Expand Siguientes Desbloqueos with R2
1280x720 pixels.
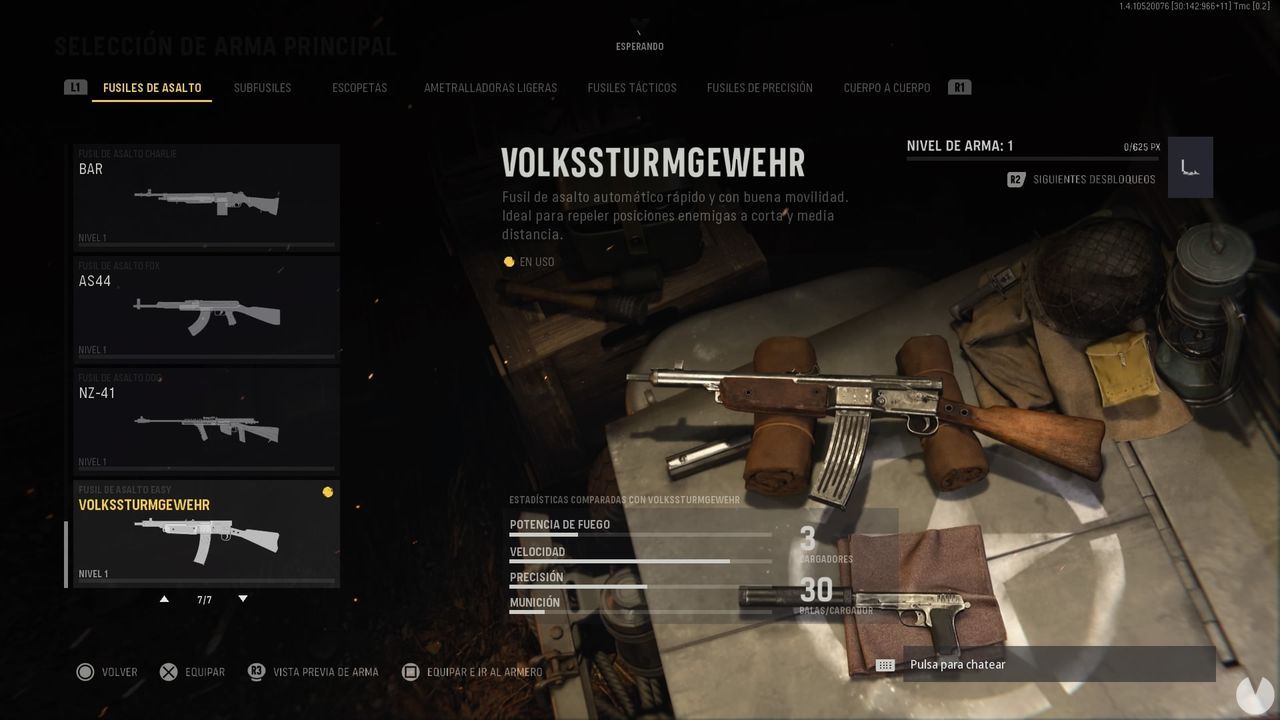(x=1014, y=179)
